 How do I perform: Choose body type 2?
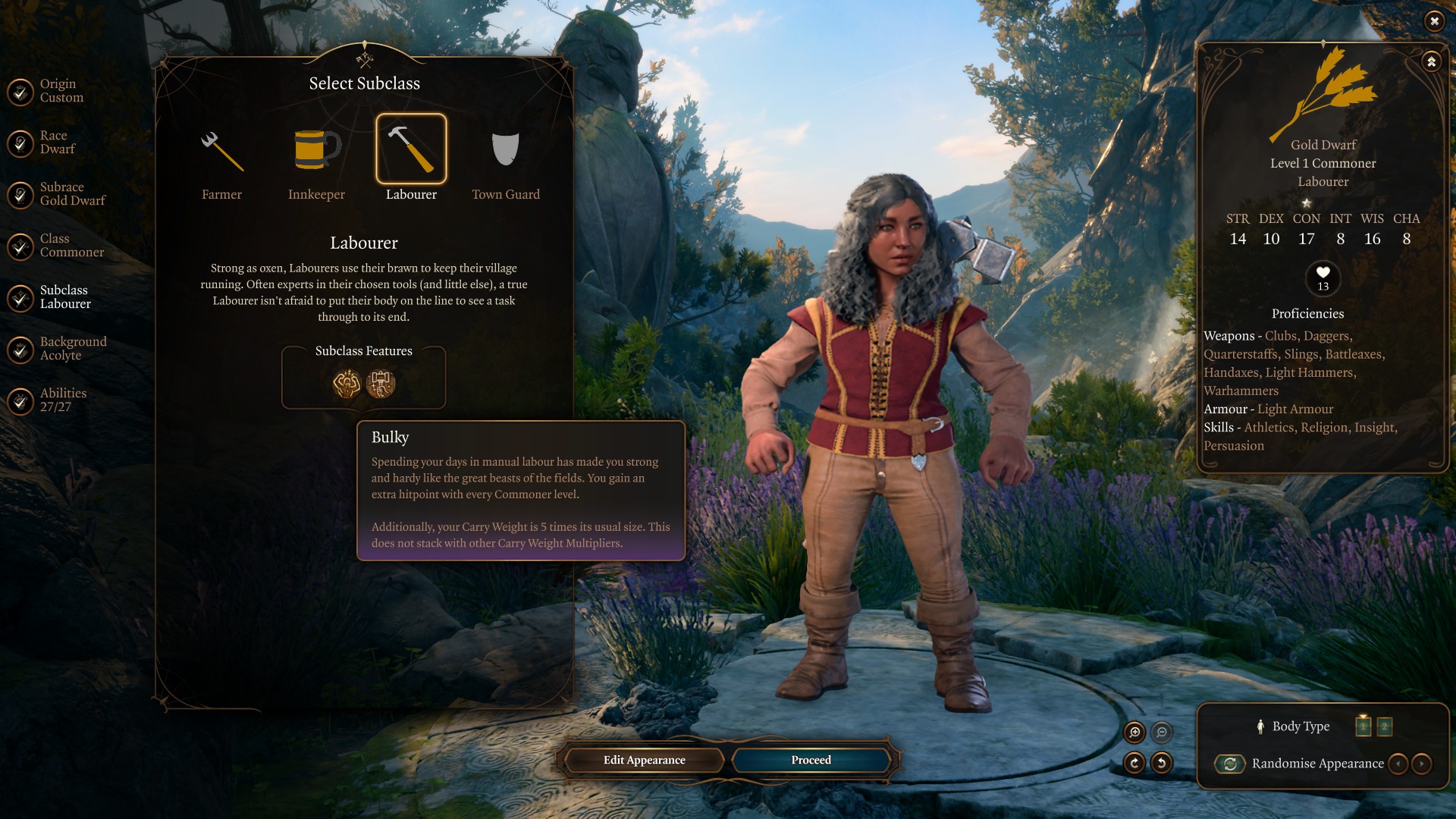(1384, 726)
